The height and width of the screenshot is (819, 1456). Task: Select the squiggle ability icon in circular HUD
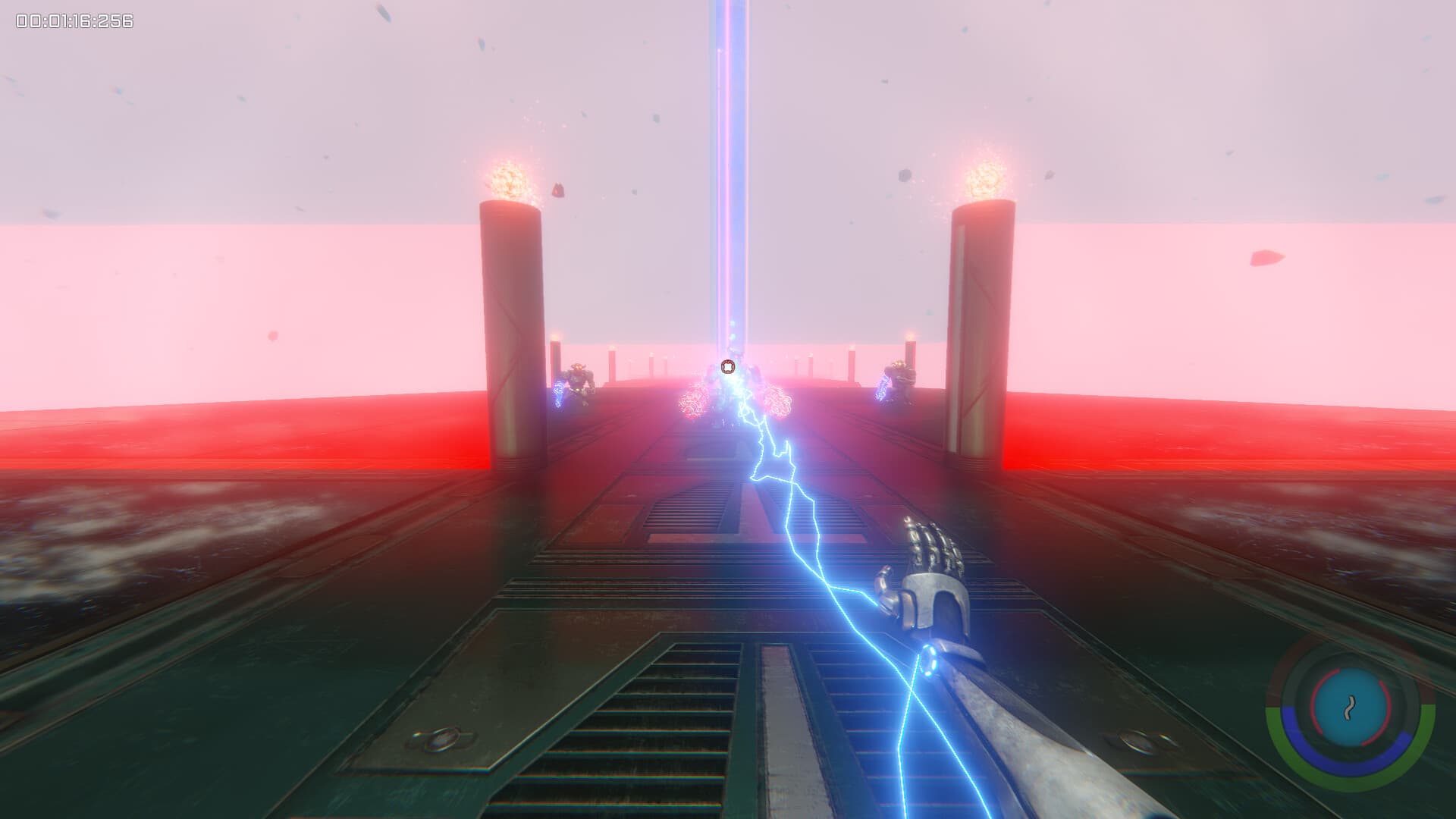[1348, 708]
